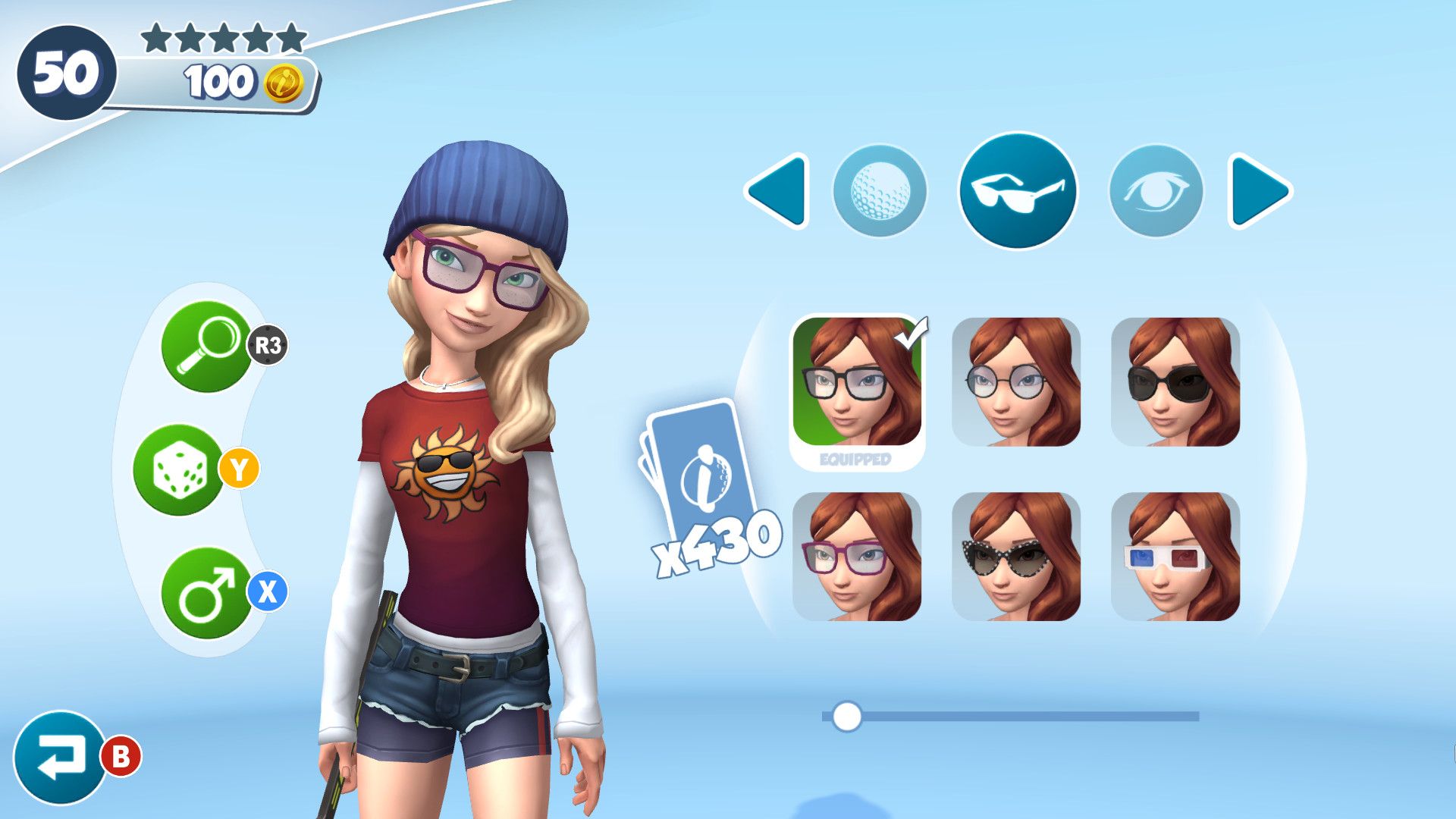The image size is (1456, 819).
Task: Select the sunglasses category tab
Action: click(1018, 190)
